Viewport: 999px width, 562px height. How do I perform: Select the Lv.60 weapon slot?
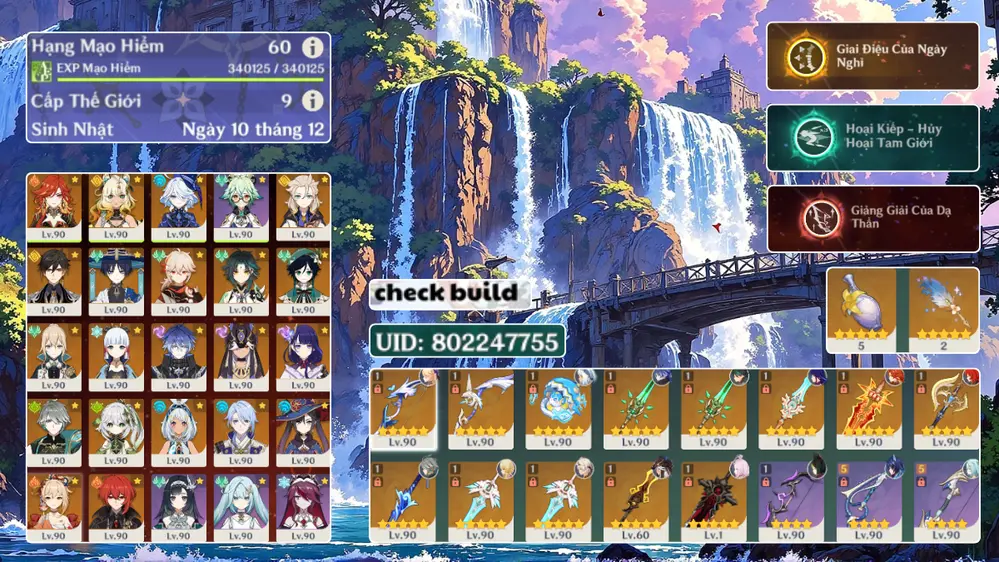click(635, 497)
